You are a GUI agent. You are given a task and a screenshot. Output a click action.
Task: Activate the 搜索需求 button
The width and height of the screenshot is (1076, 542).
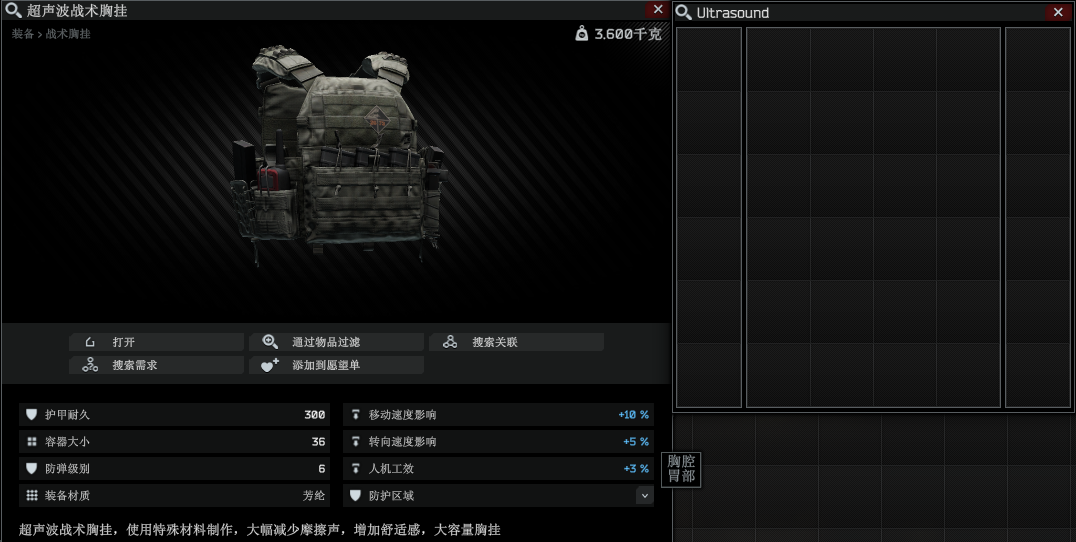point(156,365)
